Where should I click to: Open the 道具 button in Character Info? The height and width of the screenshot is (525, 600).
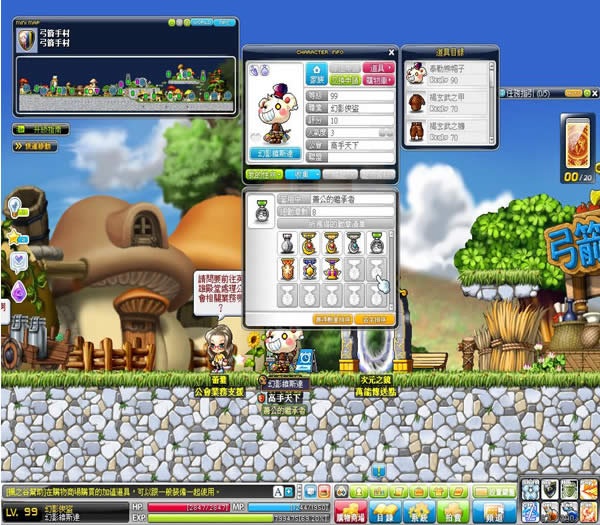[x=380, y=67]
